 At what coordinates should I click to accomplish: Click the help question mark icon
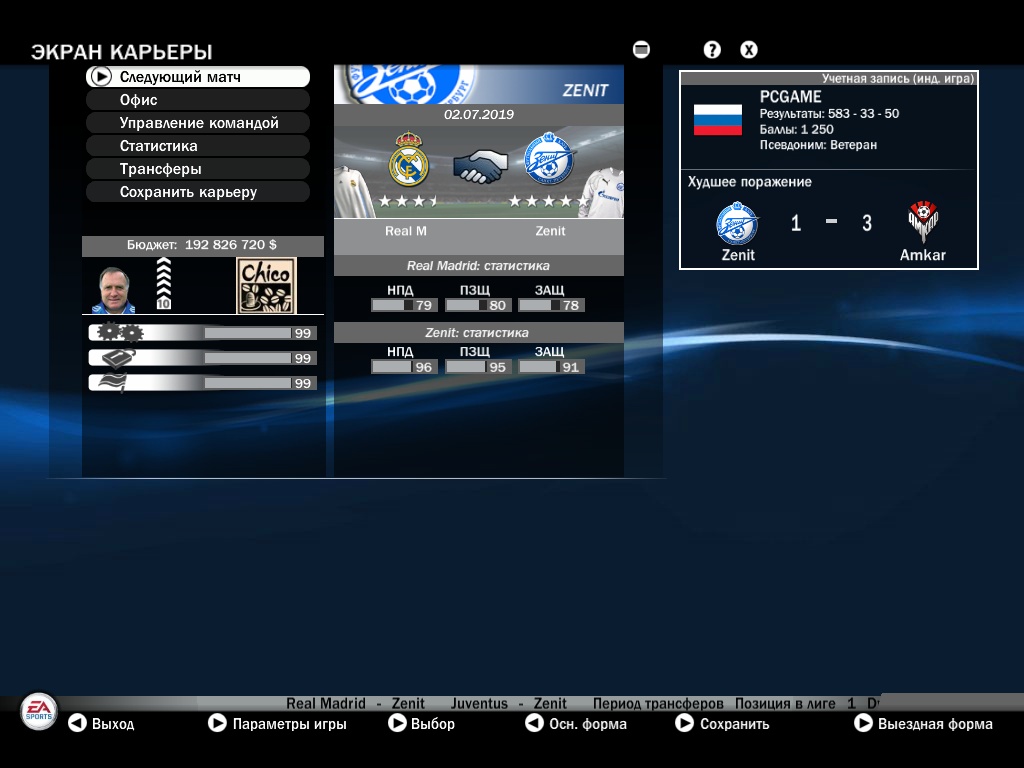(712, 50)
